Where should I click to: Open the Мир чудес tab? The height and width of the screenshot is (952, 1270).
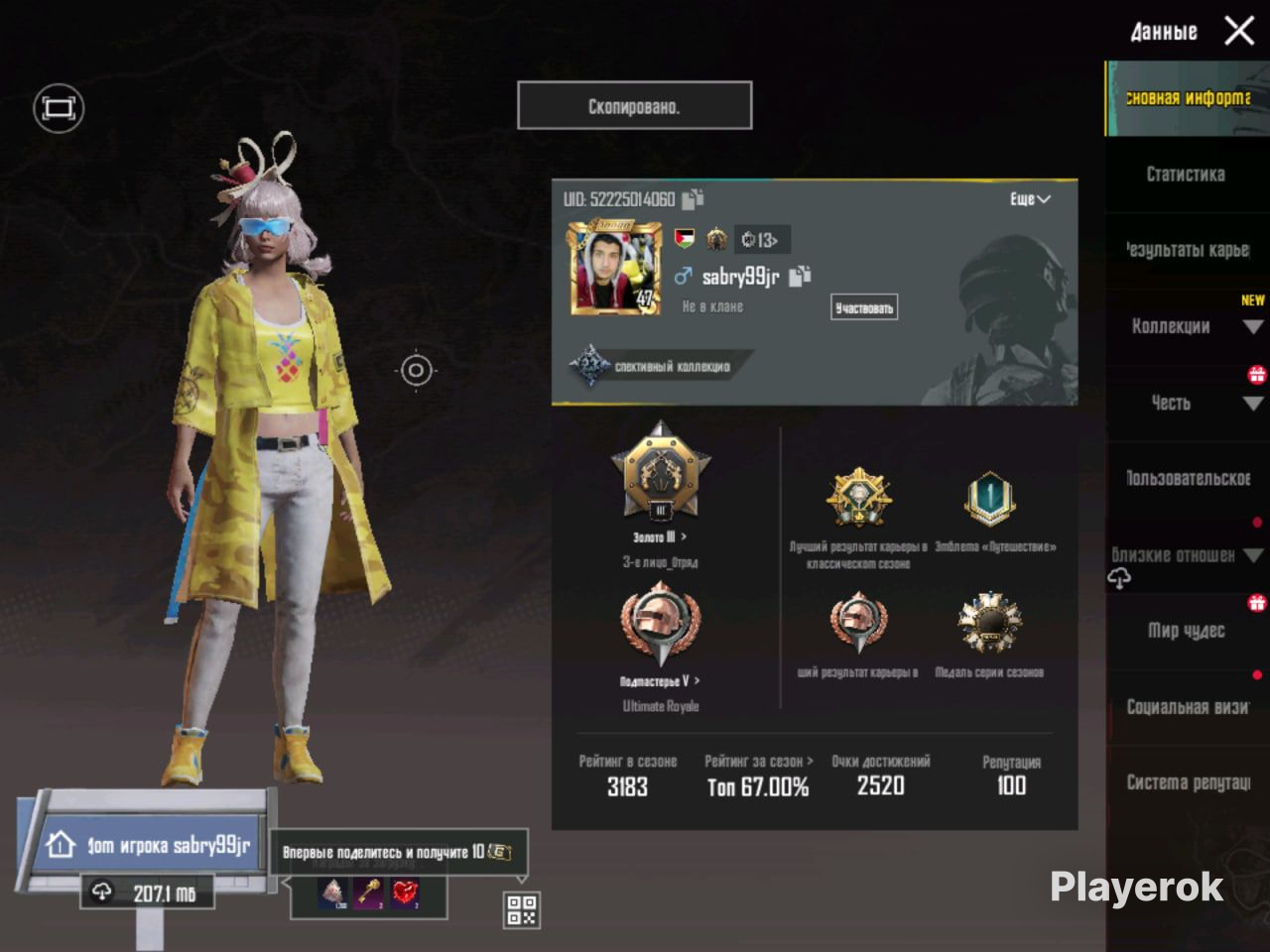pos(1187,631)
